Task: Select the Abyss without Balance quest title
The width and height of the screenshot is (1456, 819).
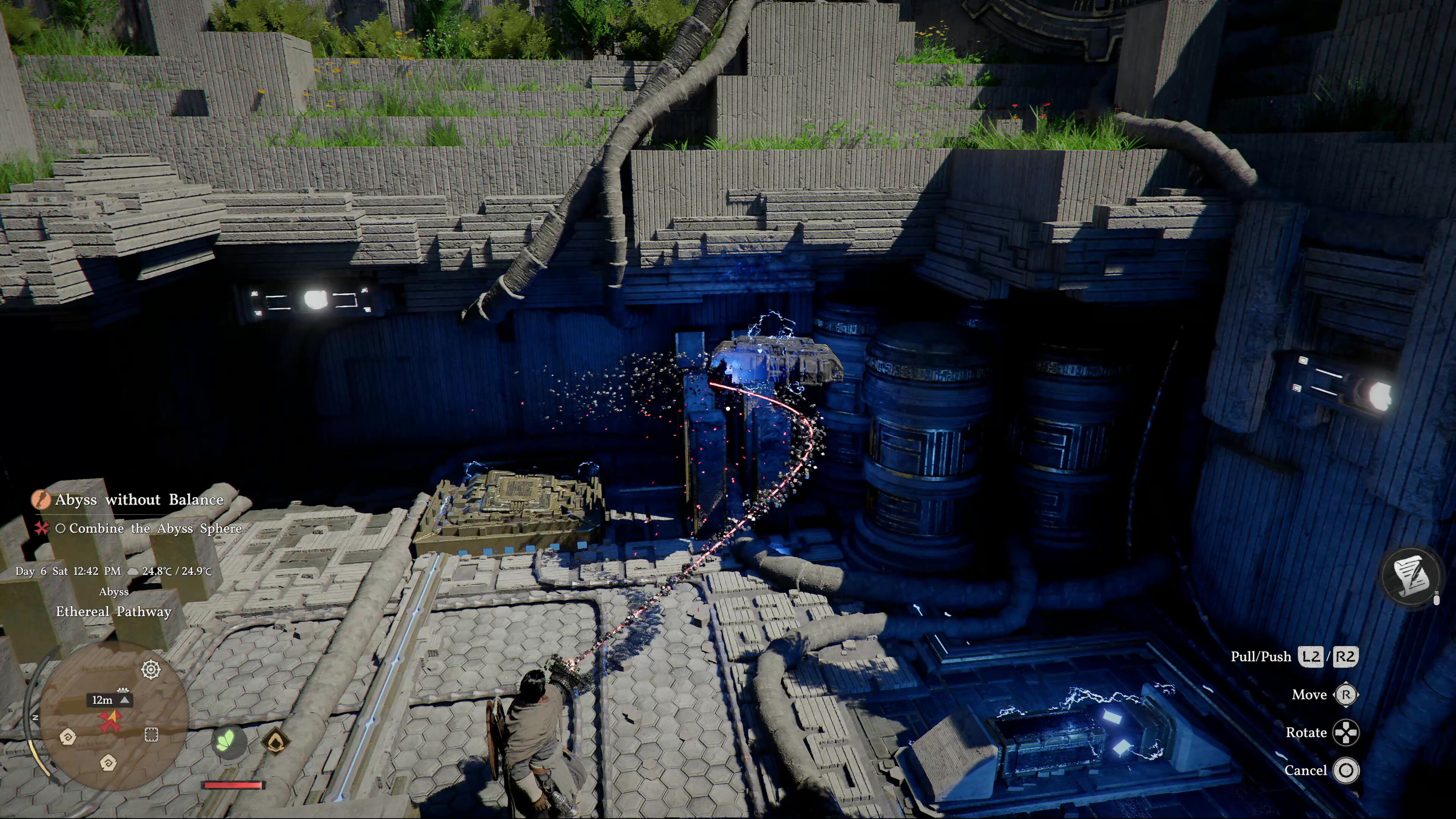Action: click(139, 500)
